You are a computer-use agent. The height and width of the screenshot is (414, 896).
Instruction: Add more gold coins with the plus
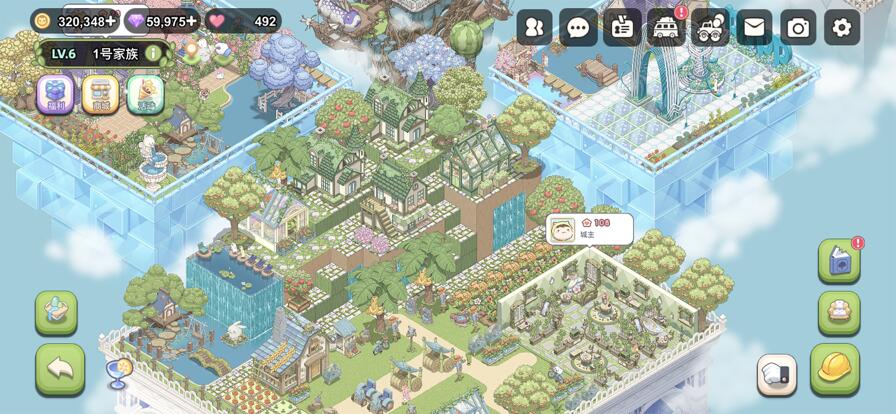111,21
